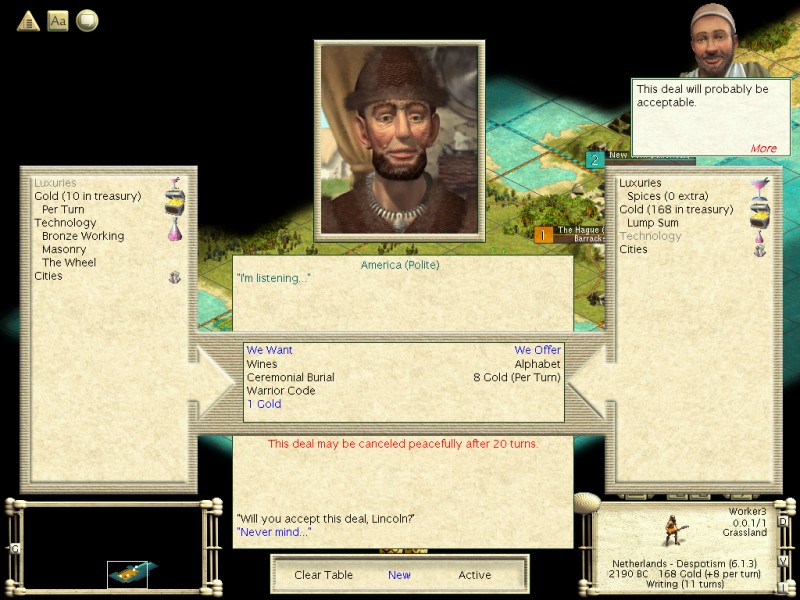Image resolution: width=800 pixels, height=600 pixels.
Task: Expand our Cities list
Action: click(633, 249)
